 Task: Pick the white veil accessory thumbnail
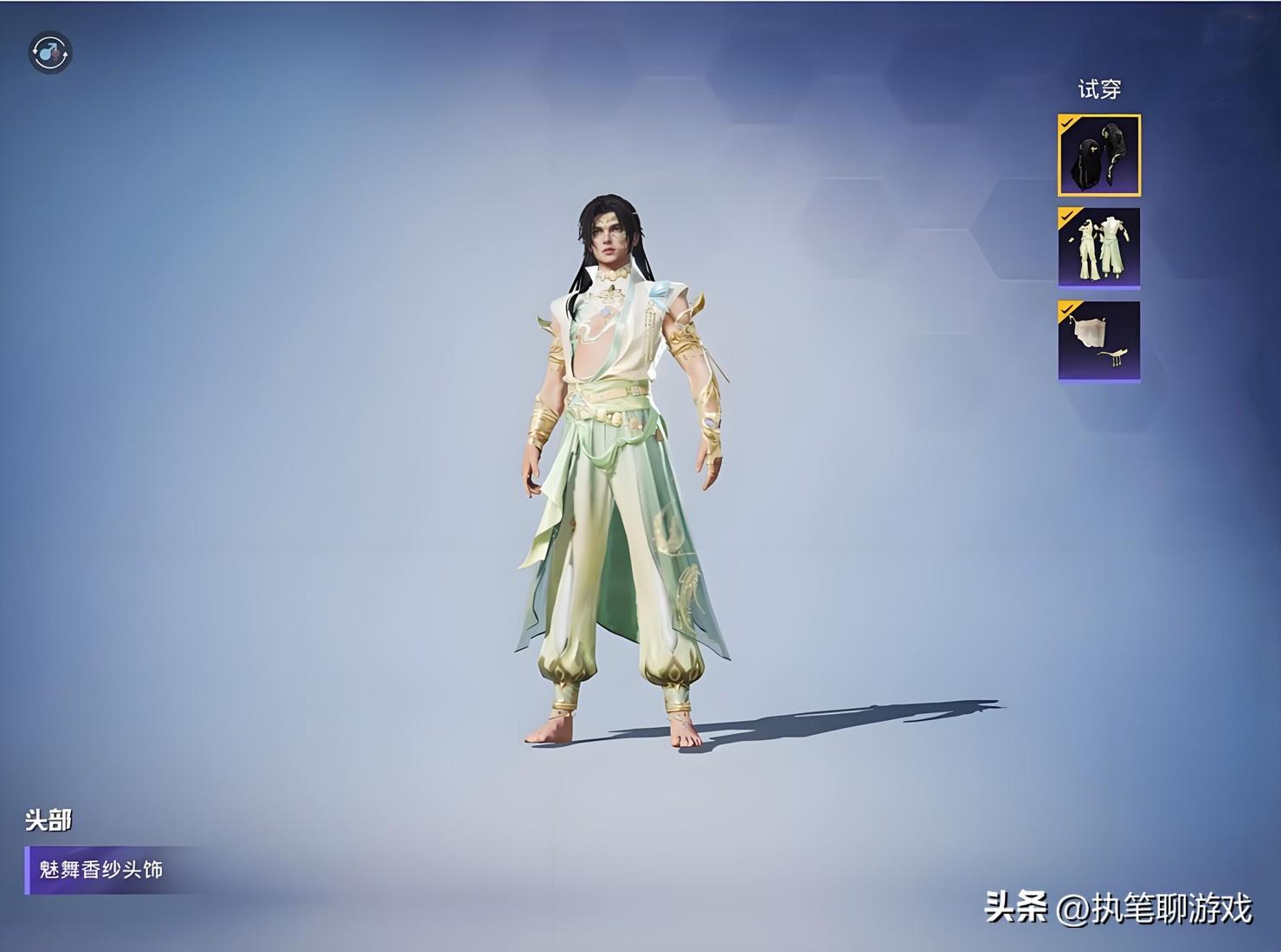pos(1098,341)
